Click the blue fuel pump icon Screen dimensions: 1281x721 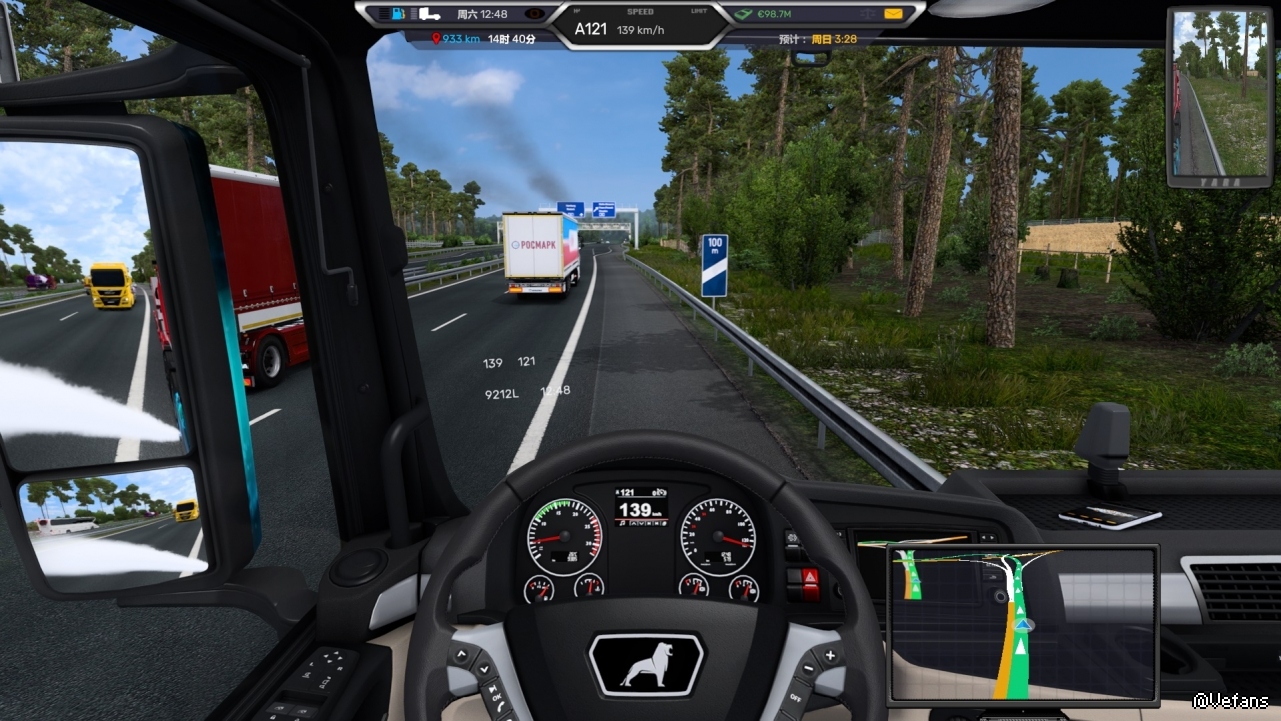point(398,14)
